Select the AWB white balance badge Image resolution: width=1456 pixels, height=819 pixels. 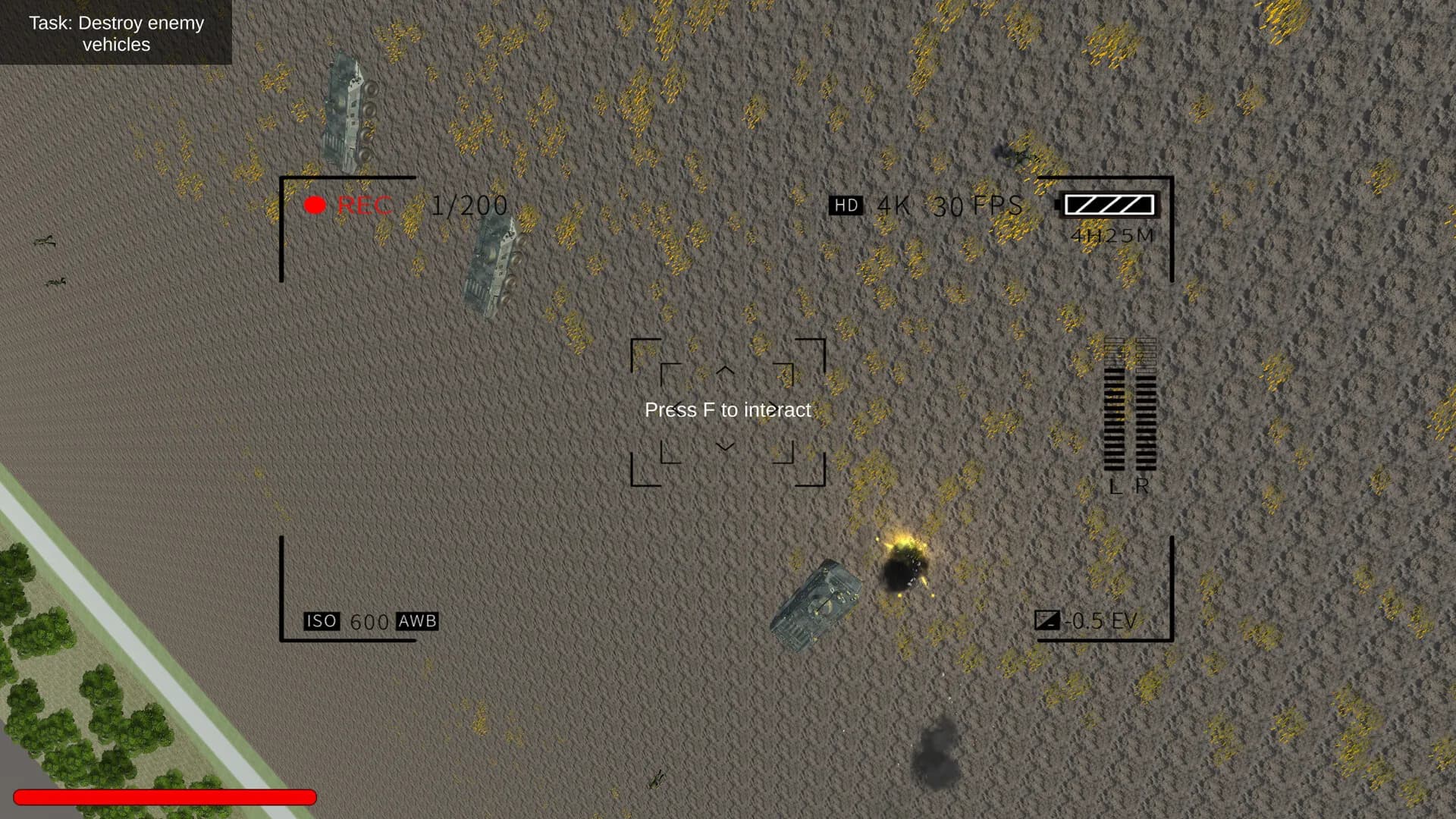pos(416,620)
